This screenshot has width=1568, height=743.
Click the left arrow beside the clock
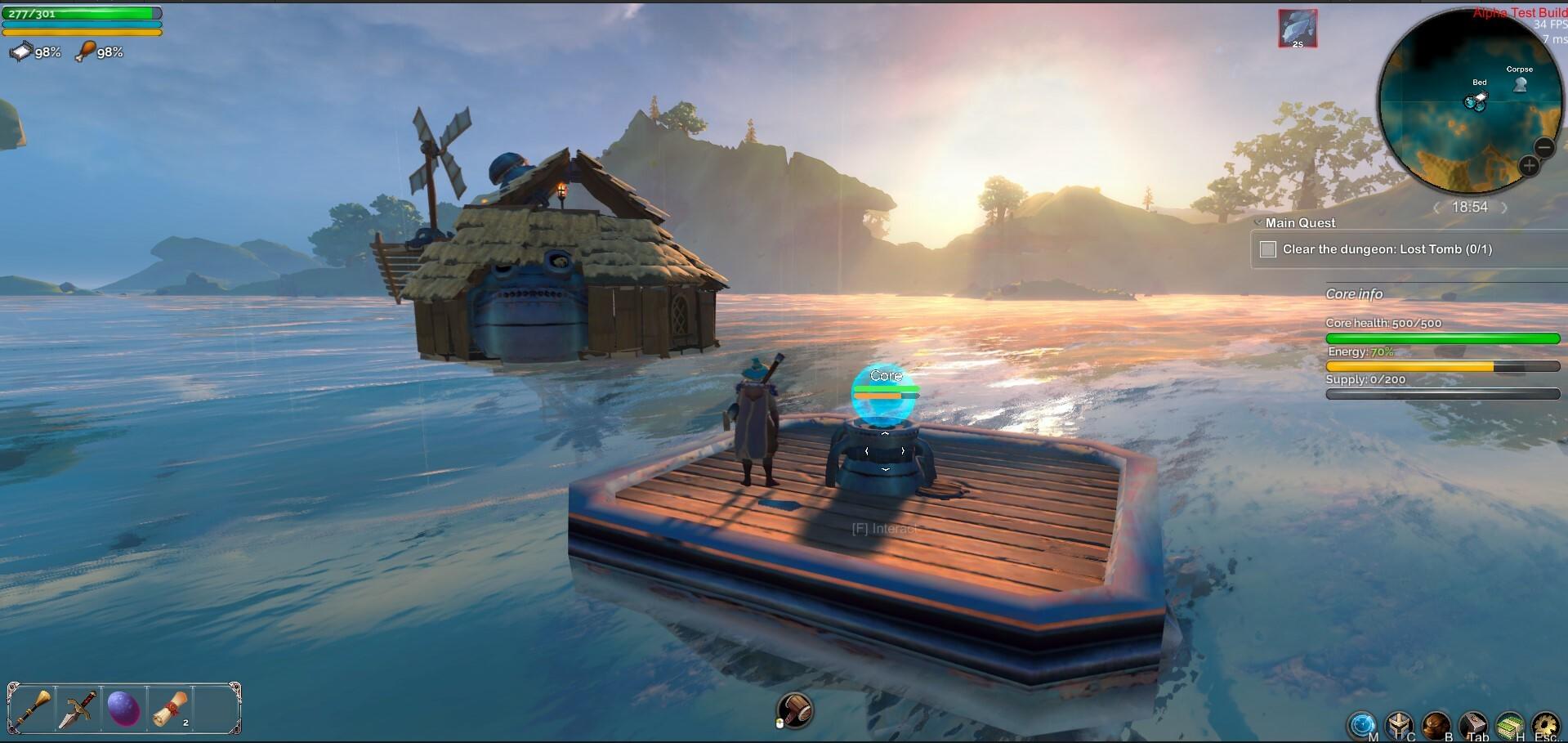1437,208
